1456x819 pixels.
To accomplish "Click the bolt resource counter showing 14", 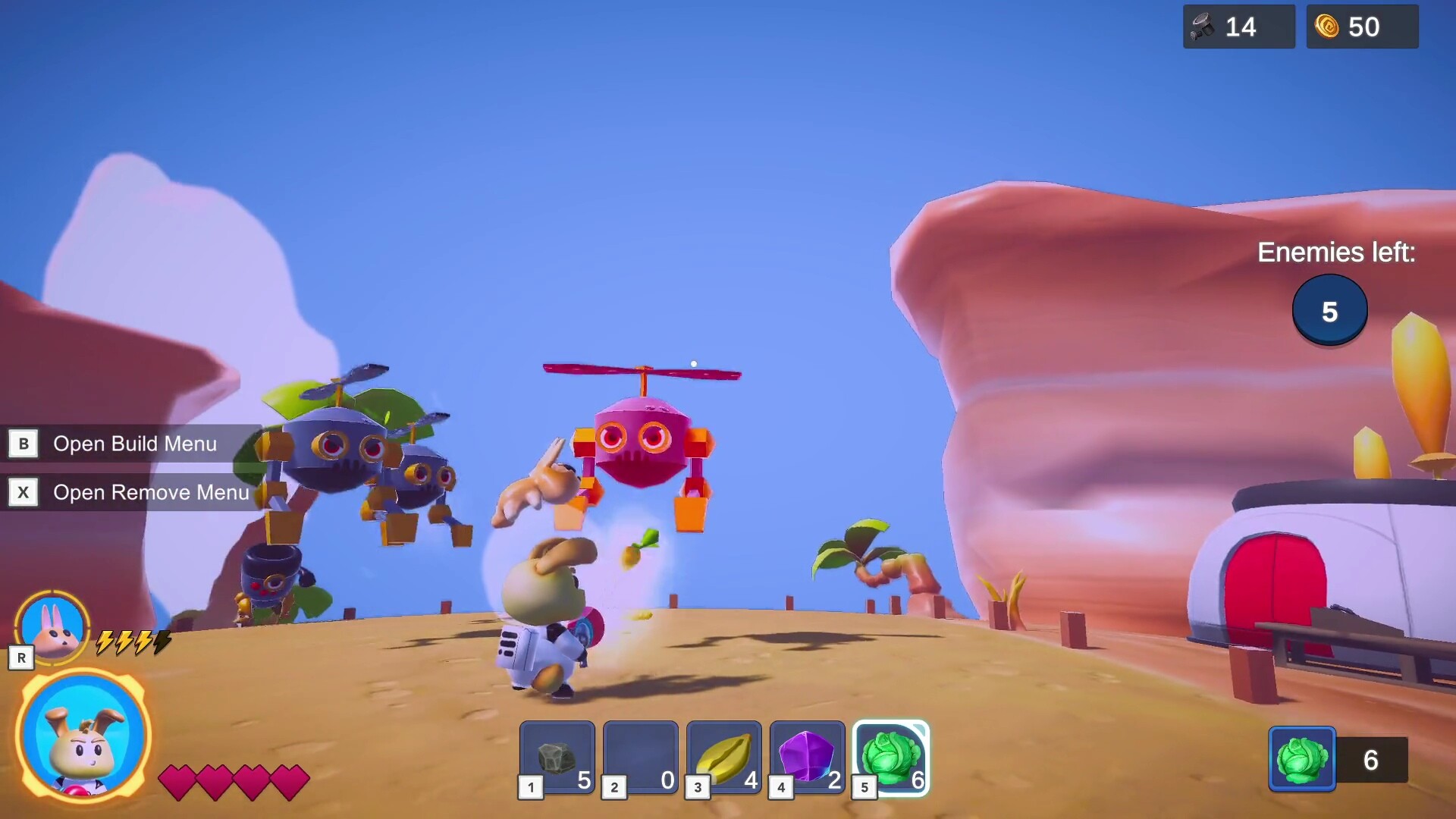I will pyautogui.click(x=1239, y=27).
